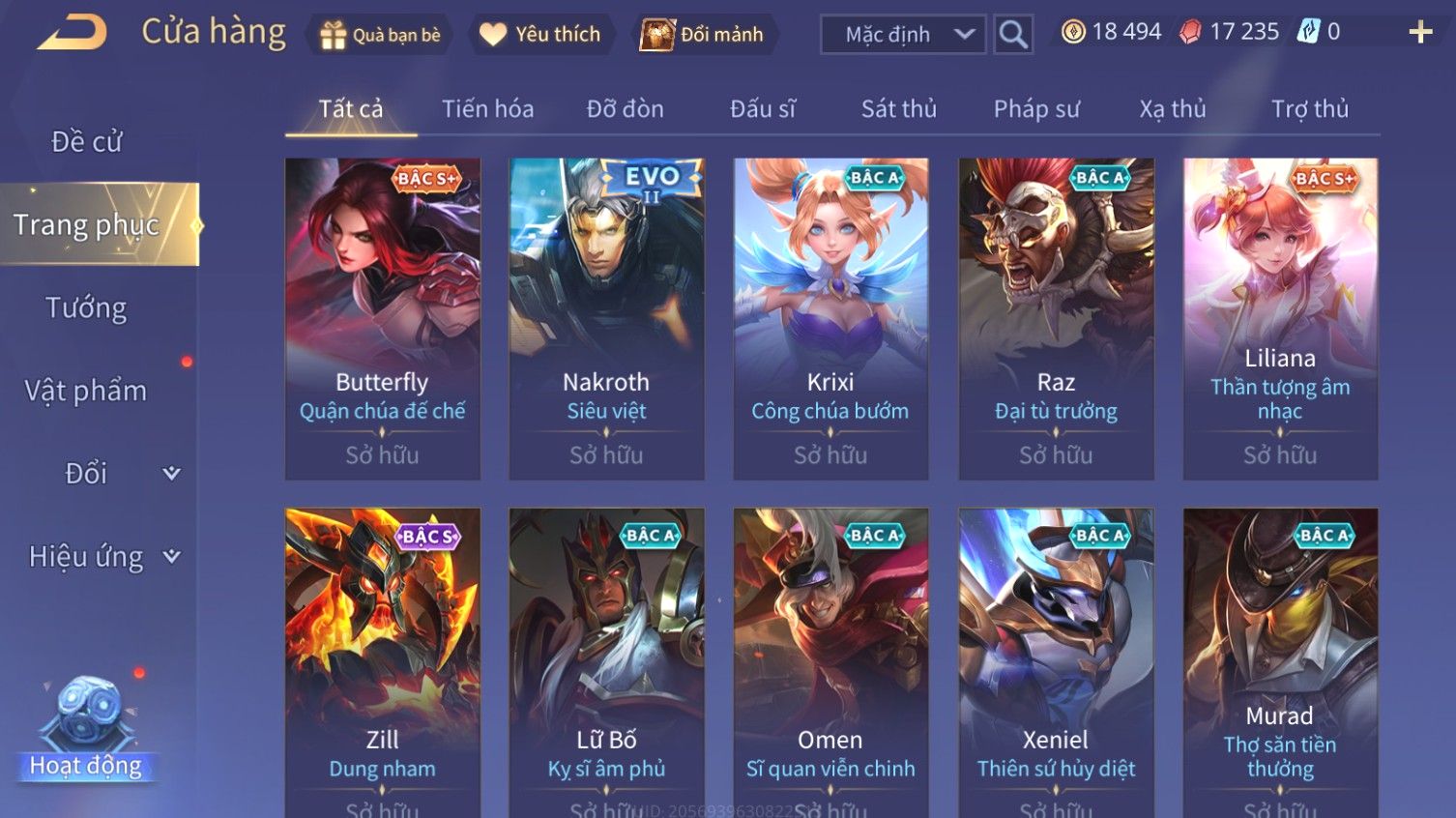Switch to the Tiến hóa tab
Image resolution: width=1456 pixels, height=818 pixels.
coord(487,109)
